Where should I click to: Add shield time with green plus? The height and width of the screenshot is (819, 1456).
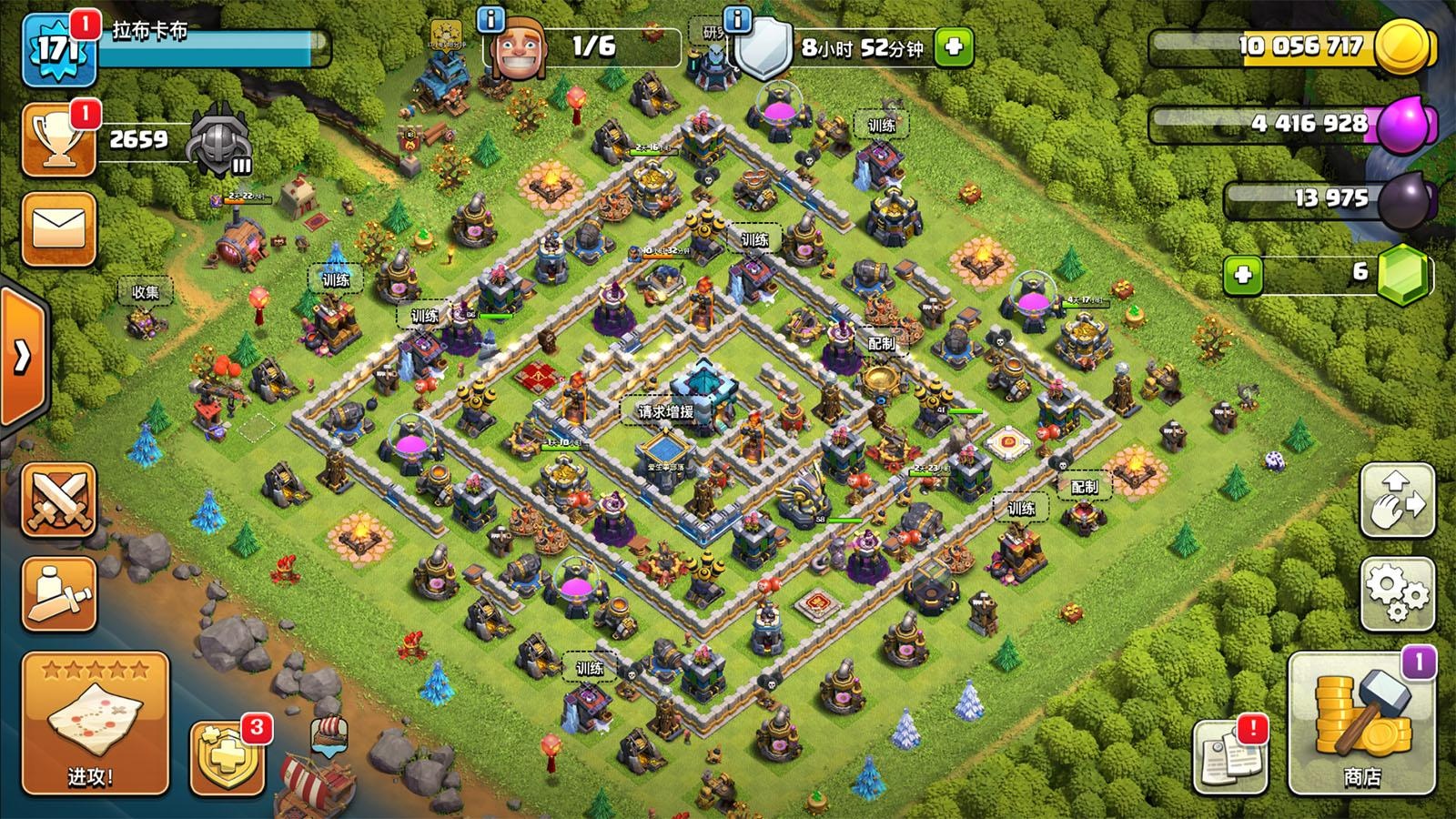[953, 47]
